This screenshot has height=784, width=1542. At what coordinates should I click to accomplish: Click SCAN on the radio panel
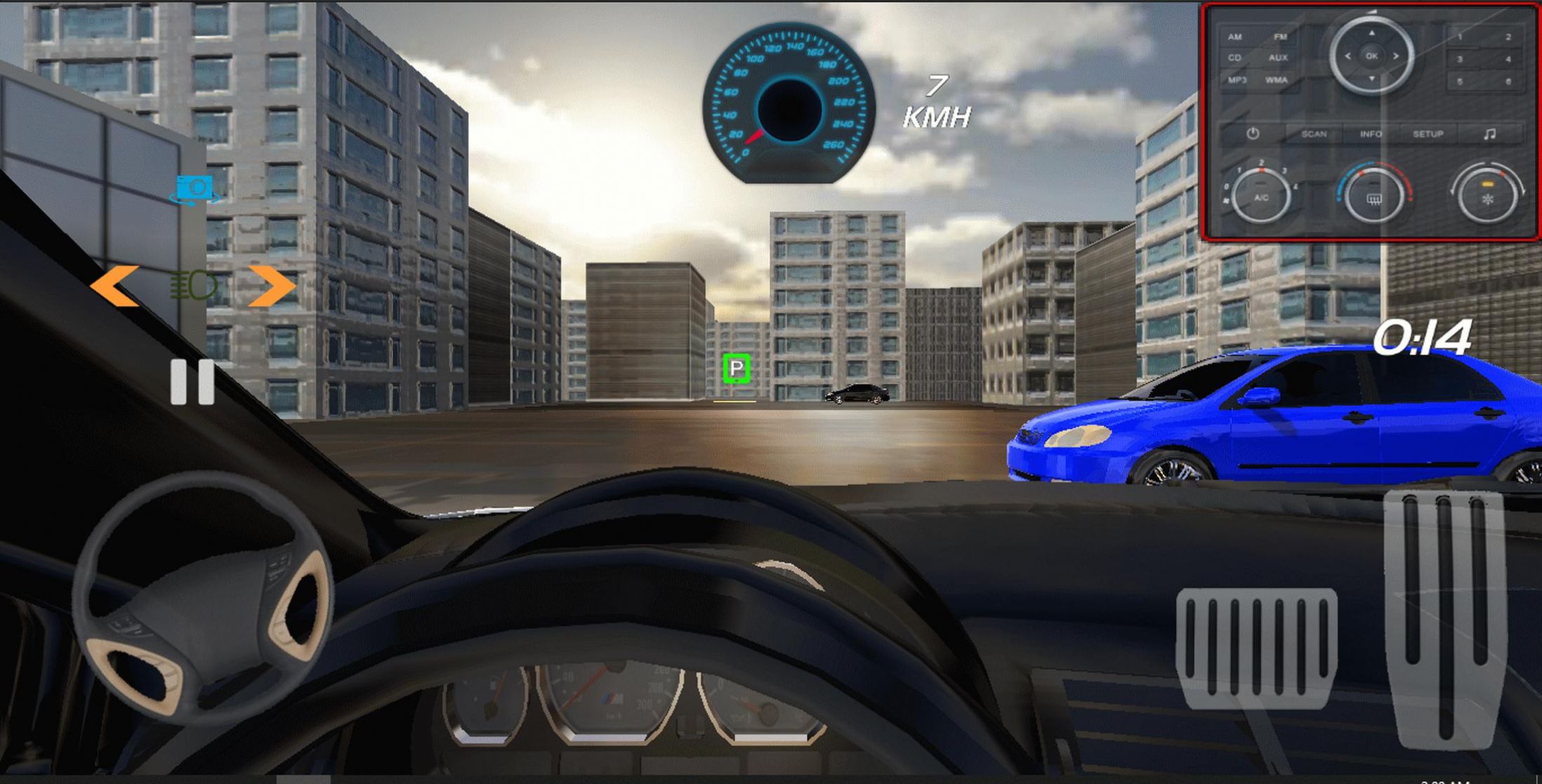pos(1314,133)
